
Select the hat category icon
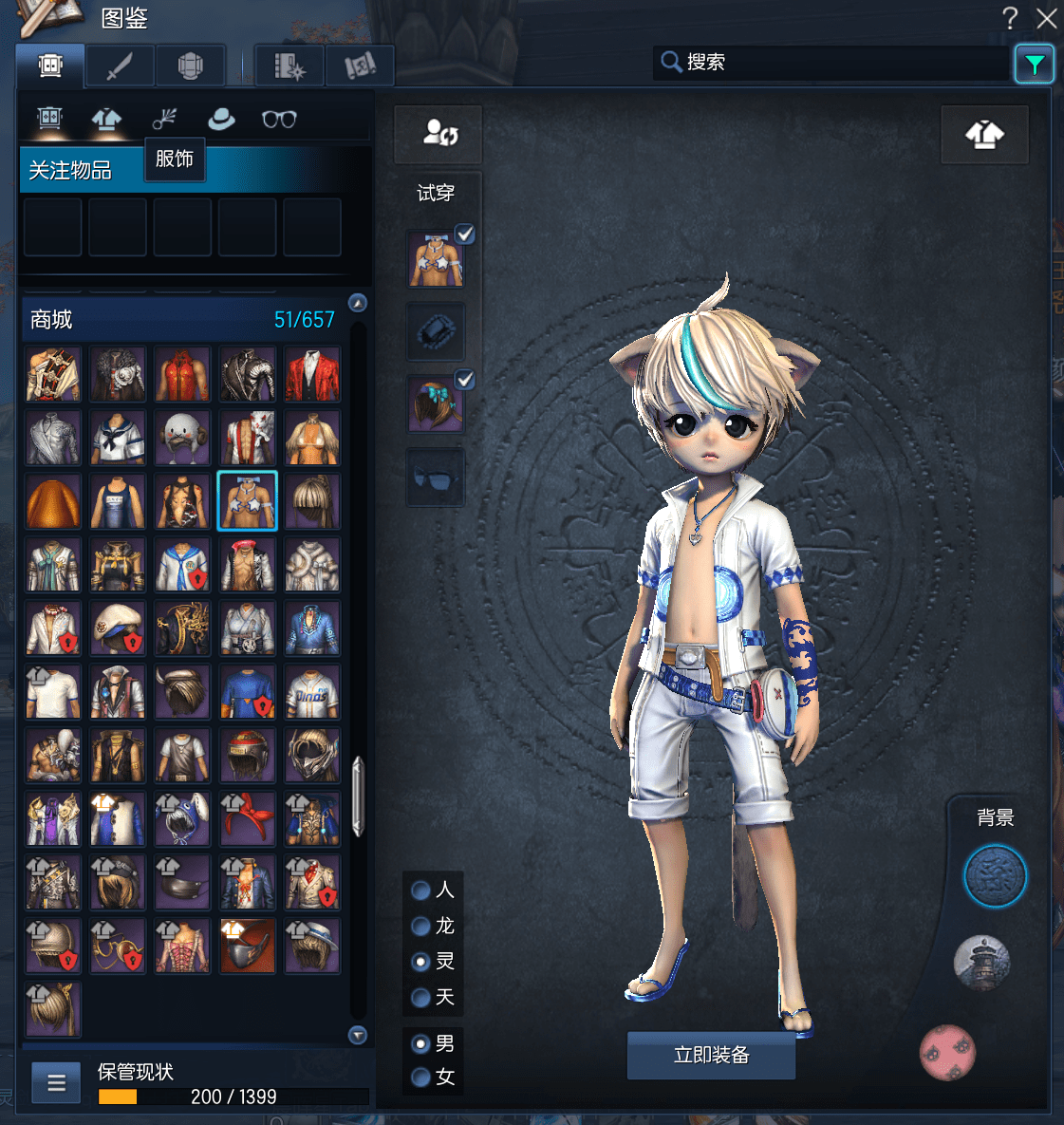tap(221, 120)
